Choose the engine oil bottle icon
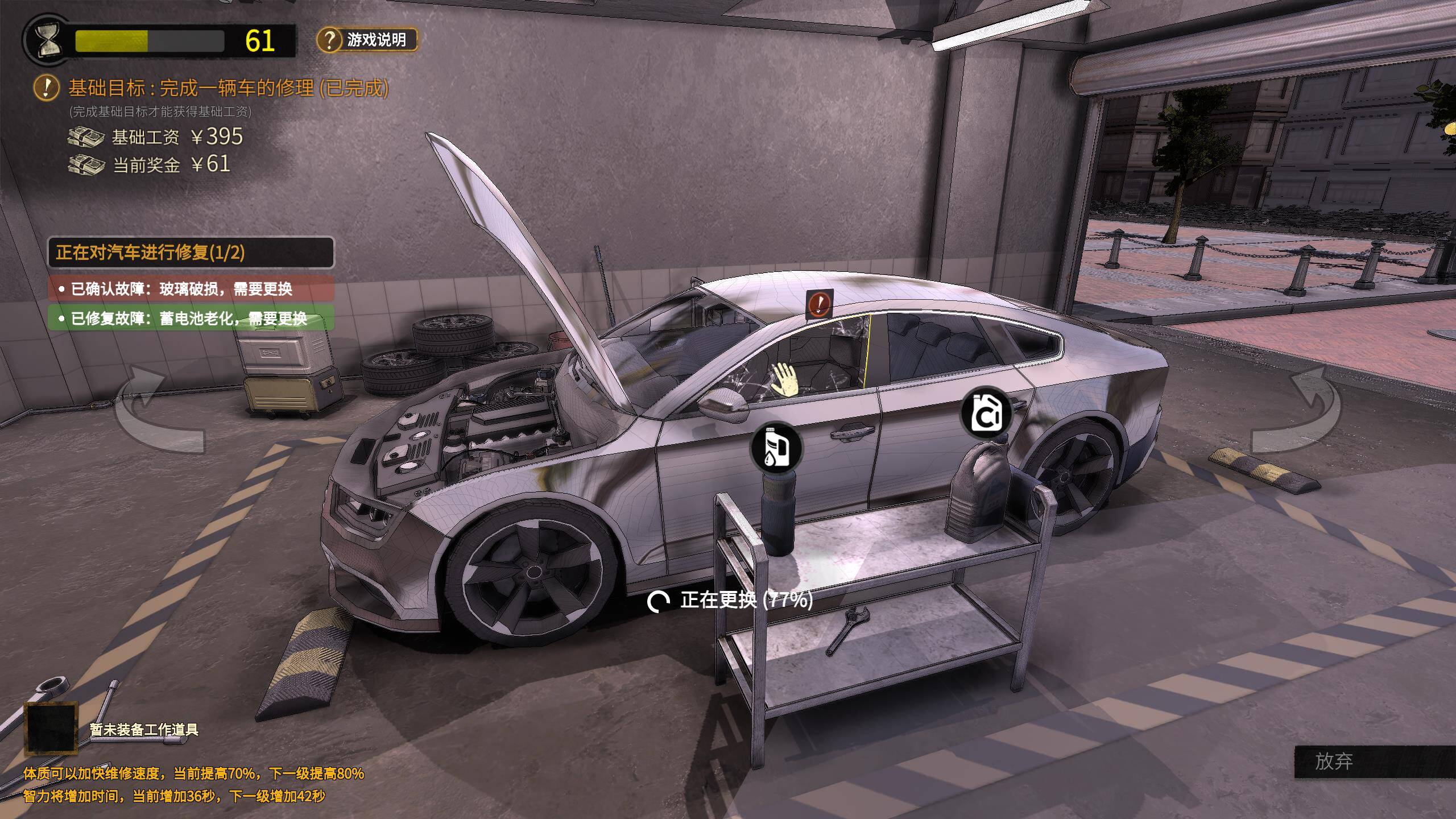The width and height of the screenshot is (1456, 819). click(776, 447)
